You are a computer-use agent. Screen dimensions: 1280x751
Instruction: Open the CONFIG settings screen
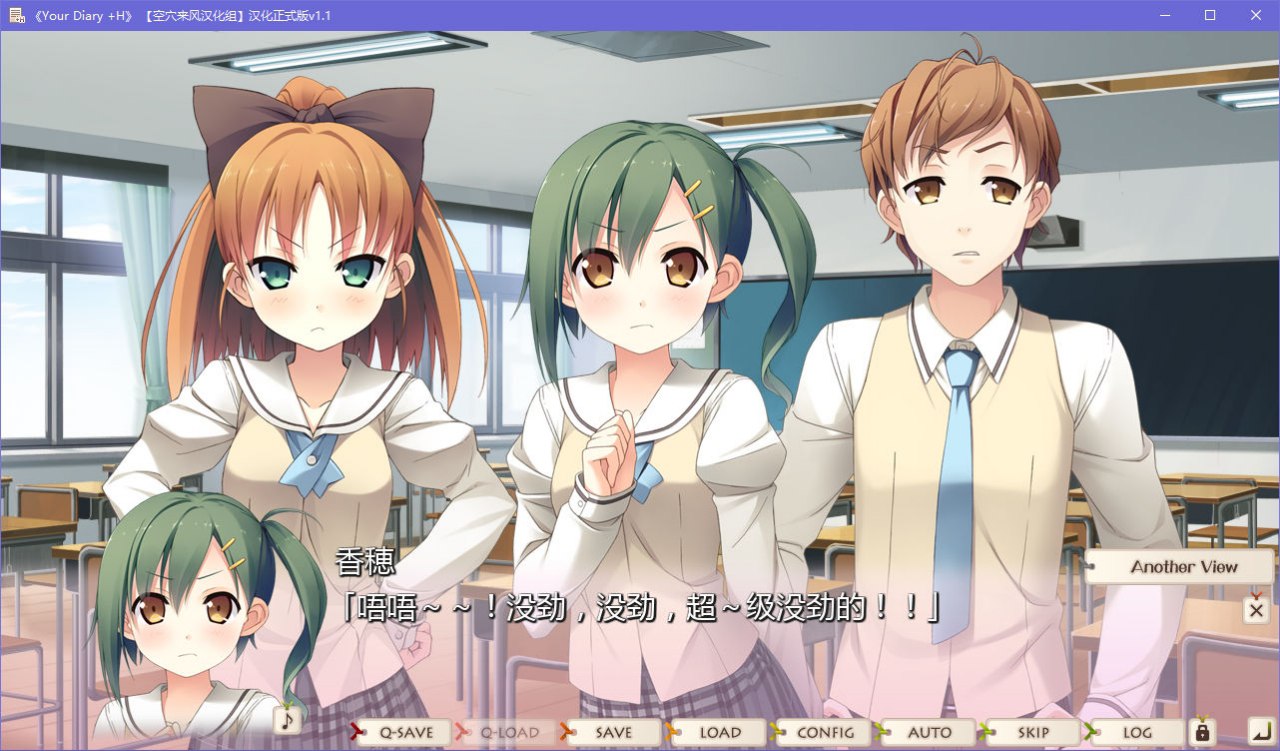coord(823,732)
